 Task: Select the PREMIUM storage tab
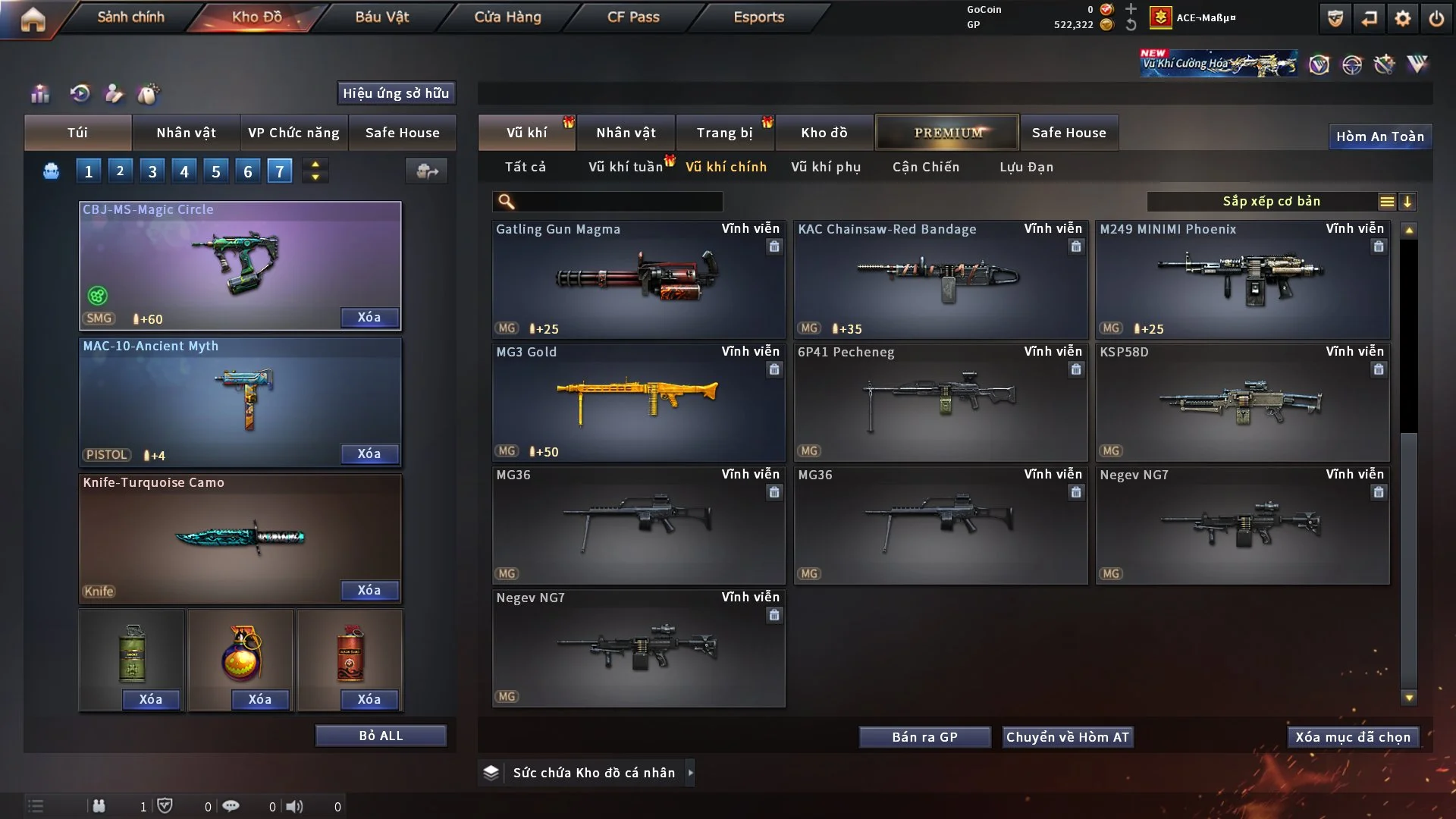tap(947, 133)
